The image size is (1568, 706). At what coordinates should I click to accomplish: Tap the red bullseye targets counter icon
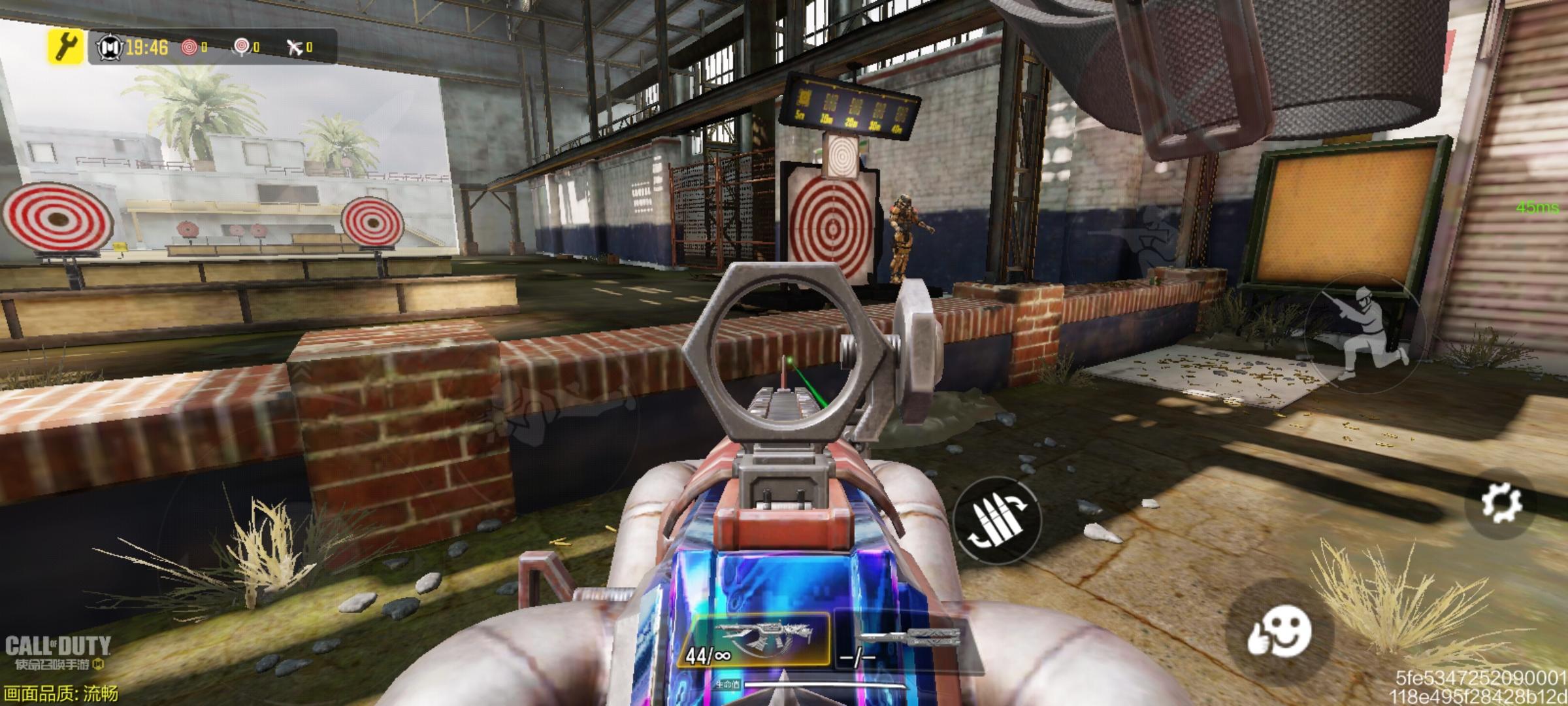click(190, 47)
